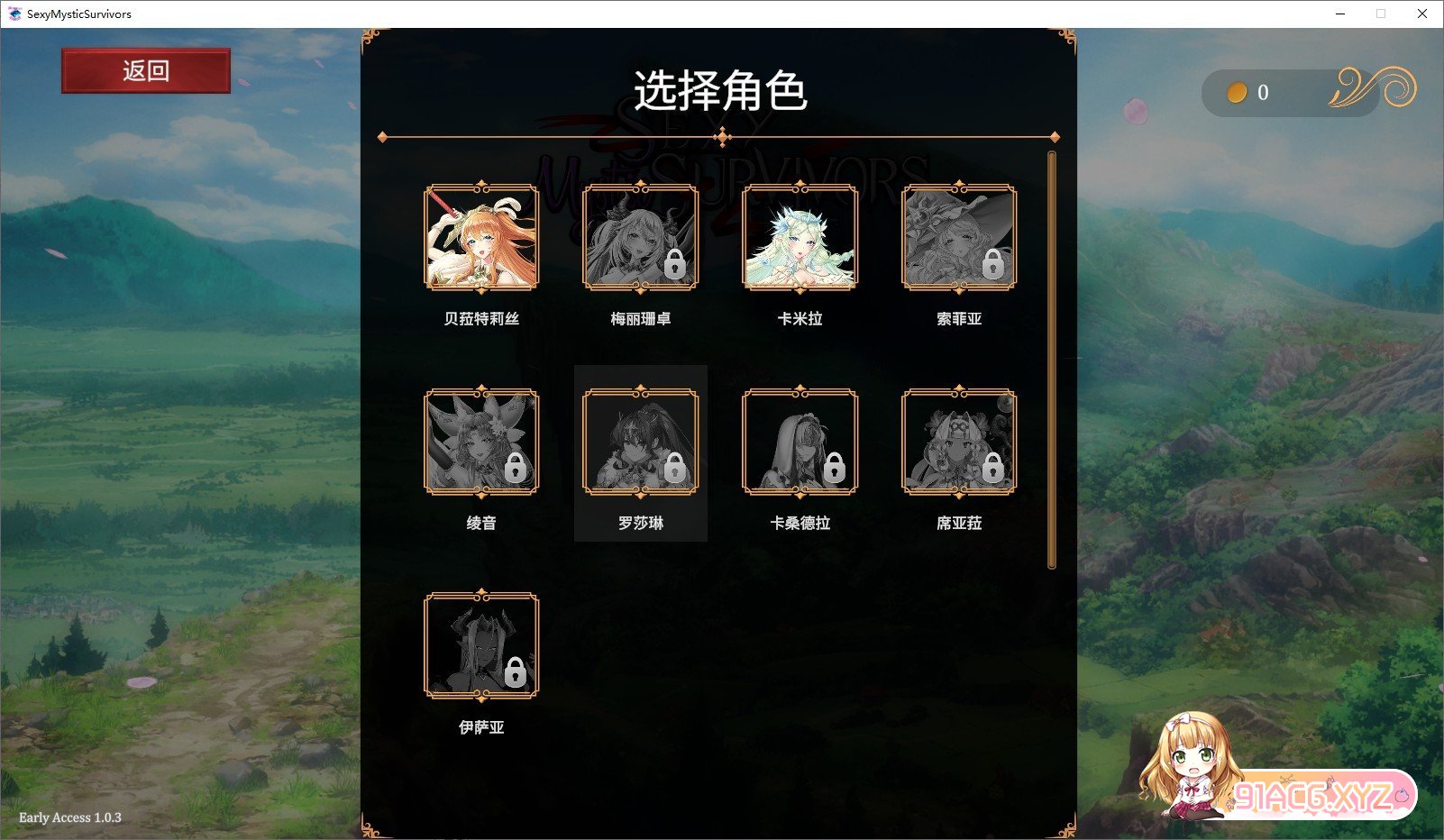
Task: Click the locked portrait of 梅丽珊卓
Action: pos(641,238)
